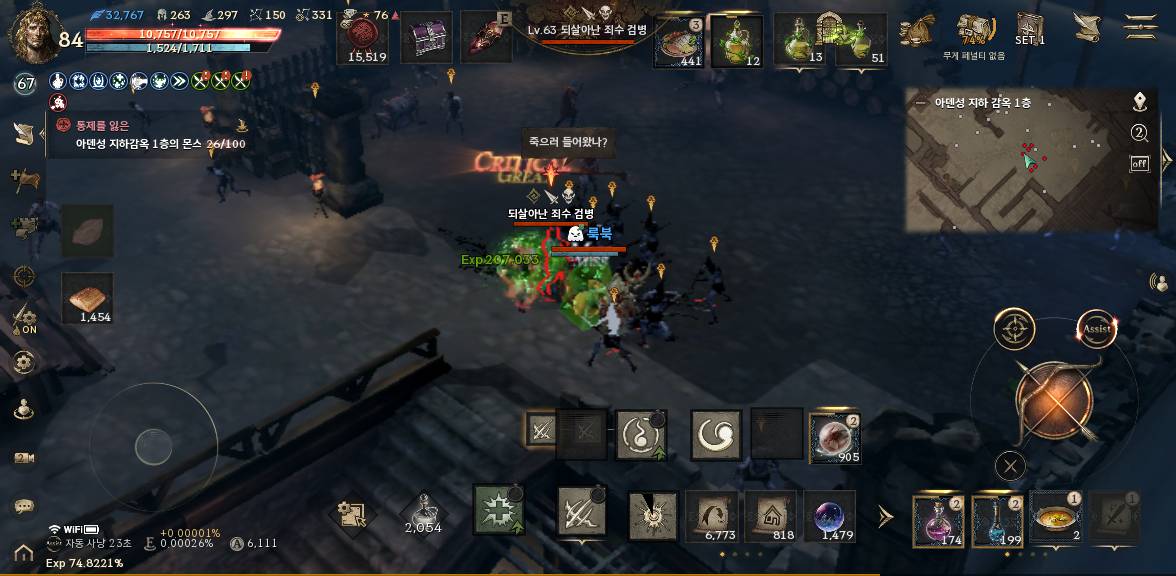Toggle the Assist button
Image resolution: width=1176 pixels, height=576 pixels.
click(1096, 329)
